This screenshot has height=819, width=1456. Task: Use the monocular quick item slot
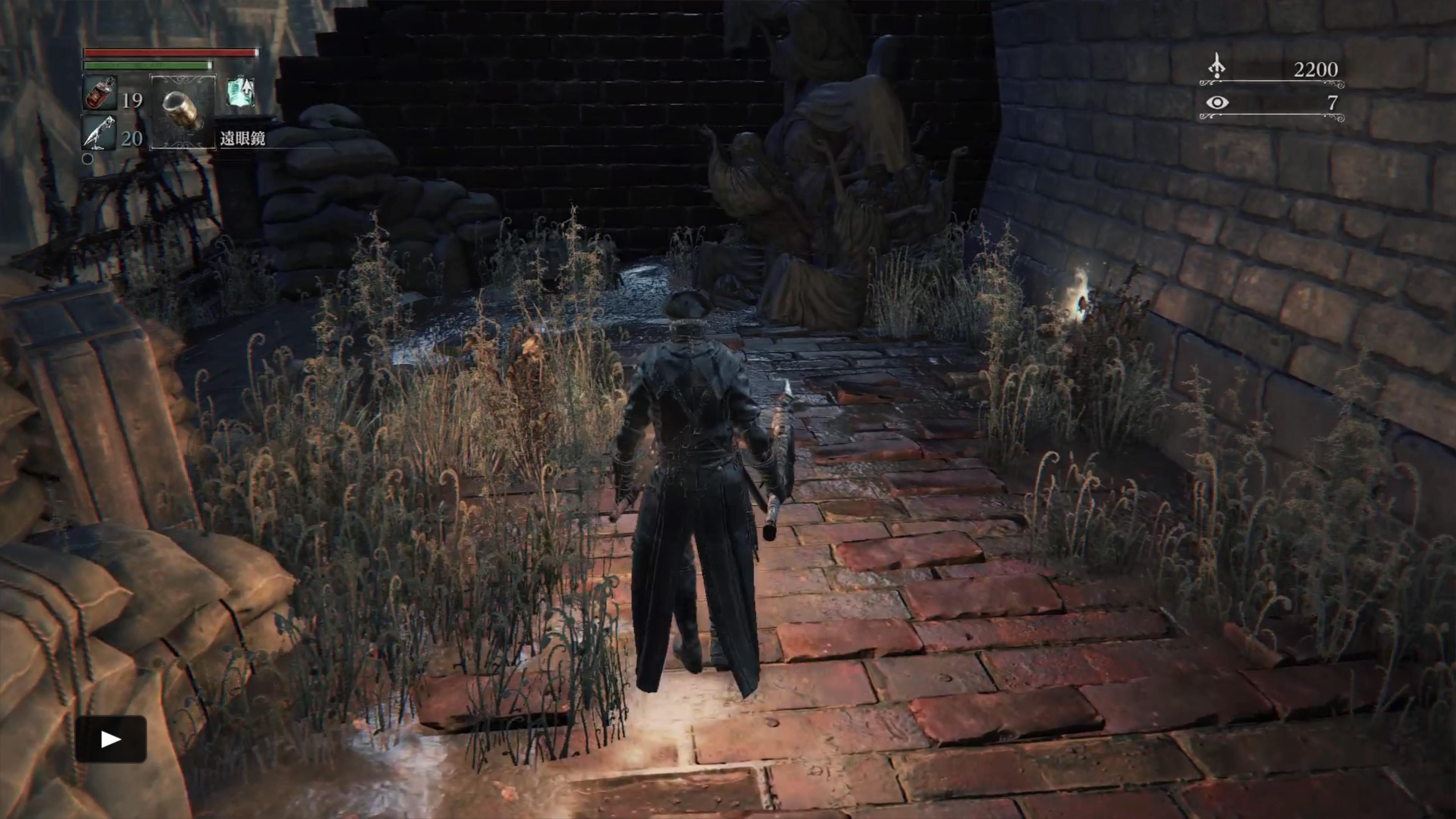183,112
